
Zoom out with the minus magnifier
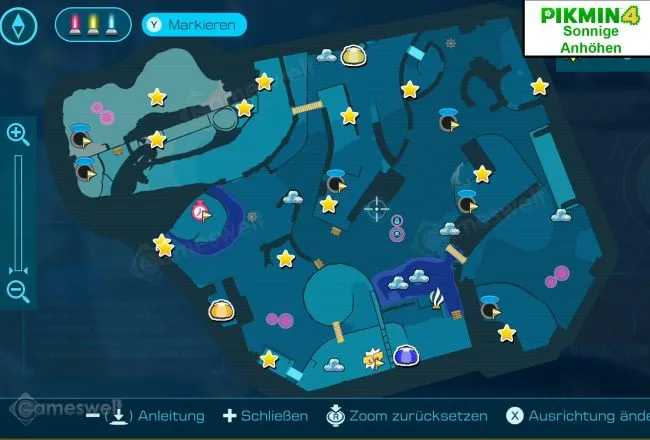[x=18, y=291]
